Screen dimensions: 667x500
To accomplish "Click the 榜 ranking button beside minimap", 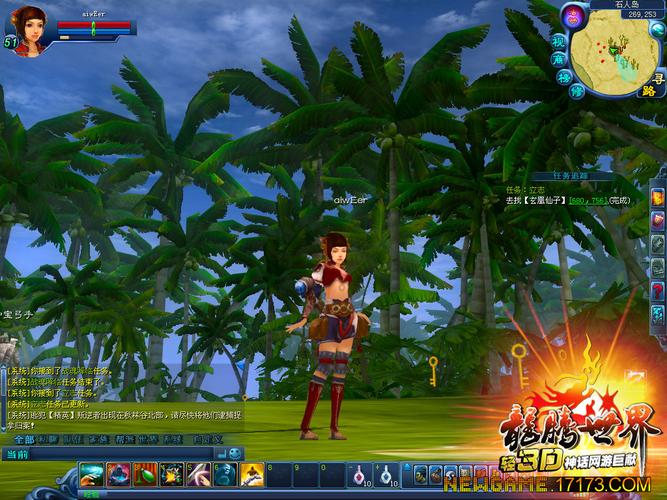I will 565,77.
